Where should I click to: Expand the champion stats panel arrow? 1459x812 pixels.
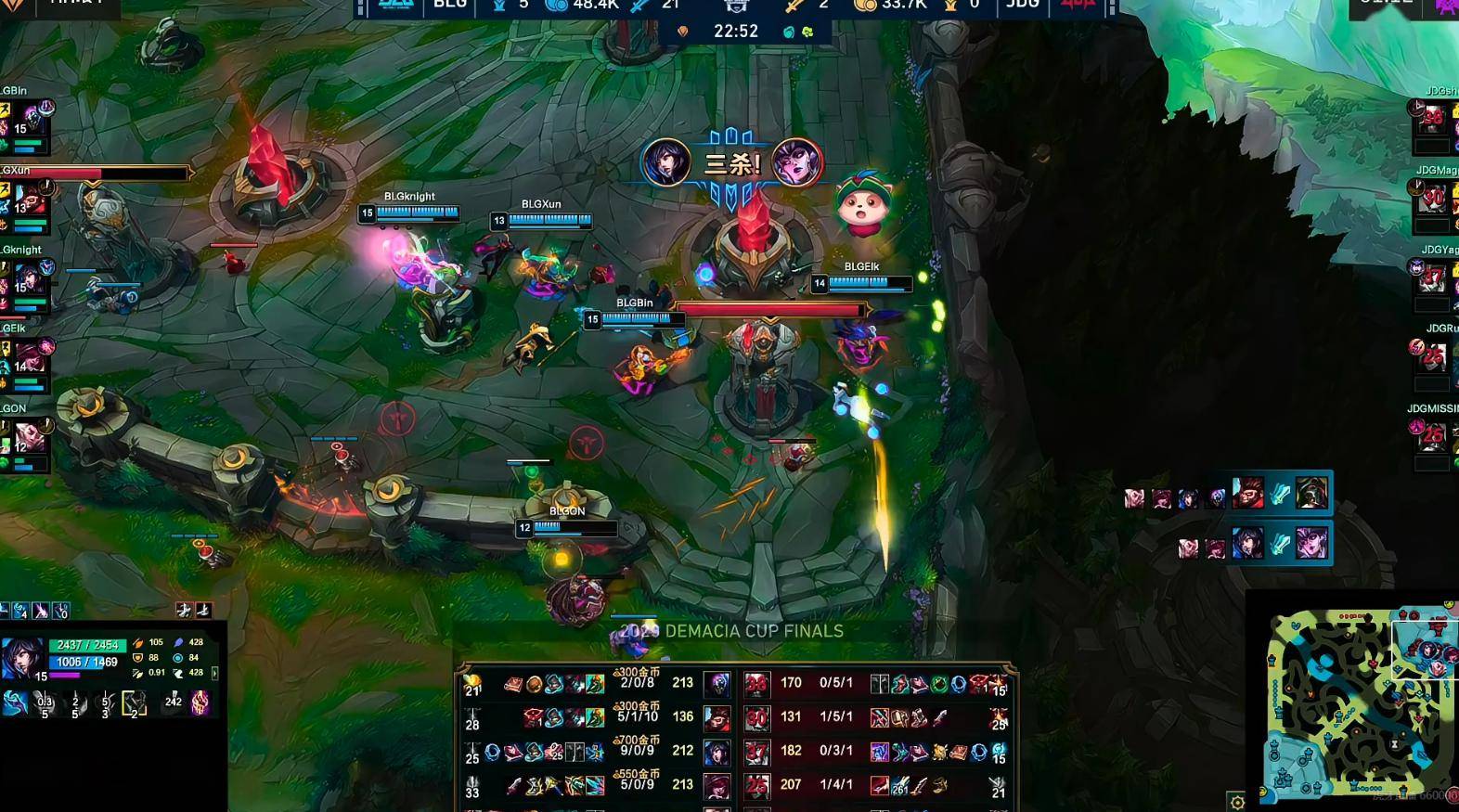tap(215, 673)
